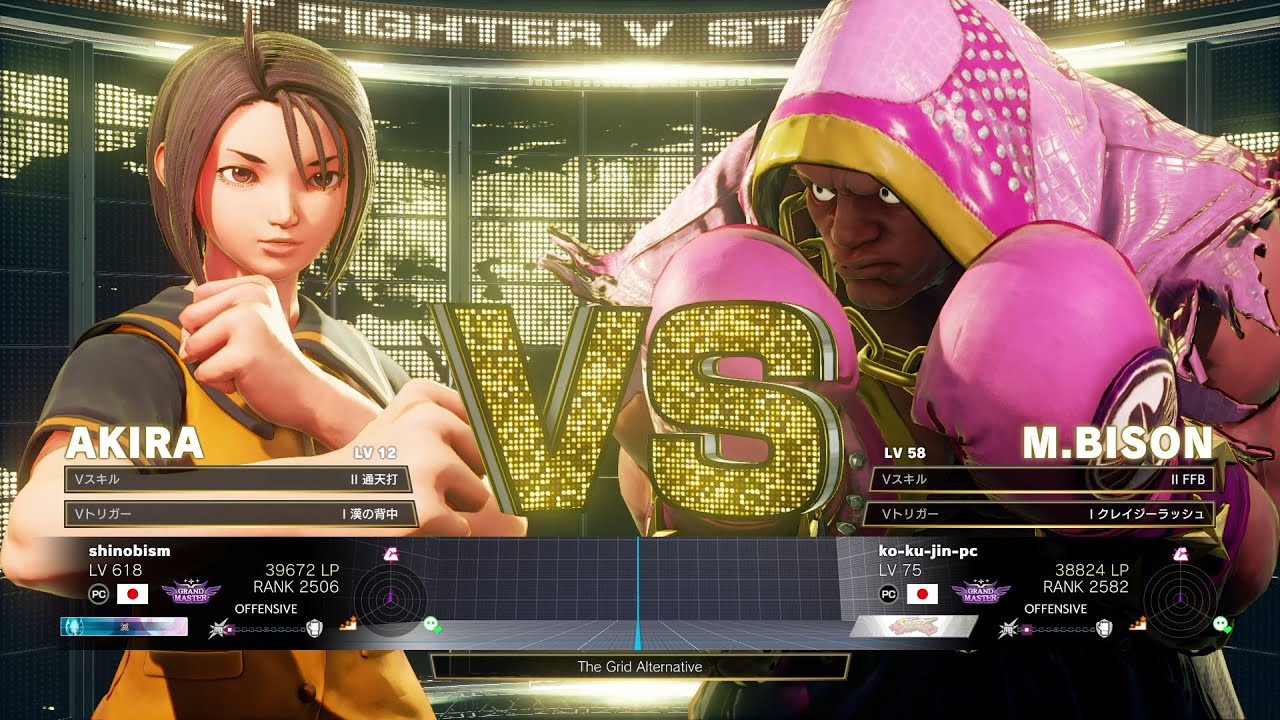Show ko-ku-jin-pc's play style radar chart
1280x720 pixels.
[1180, 599]
